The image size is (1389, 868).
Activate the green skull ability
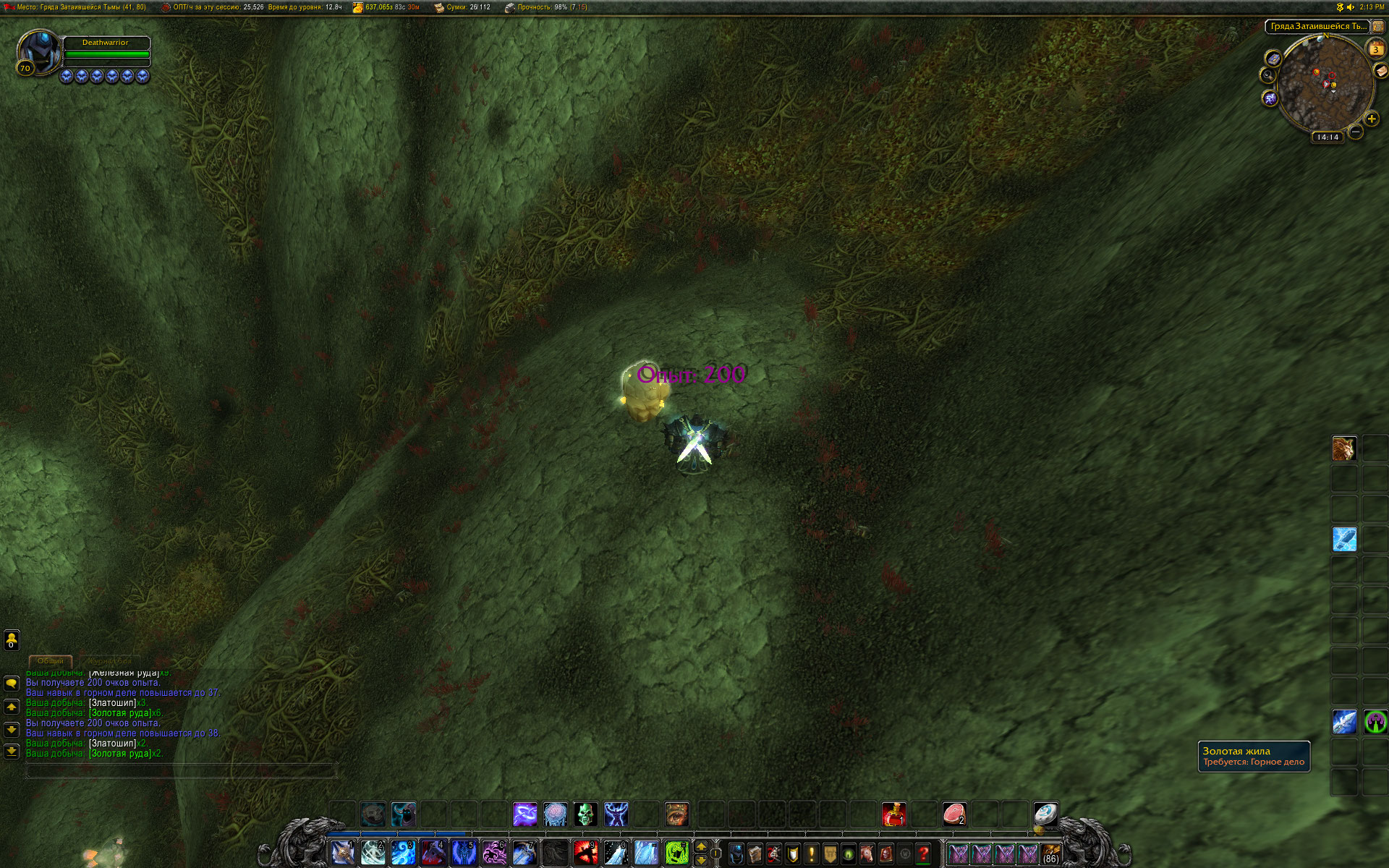click(585, 814)
